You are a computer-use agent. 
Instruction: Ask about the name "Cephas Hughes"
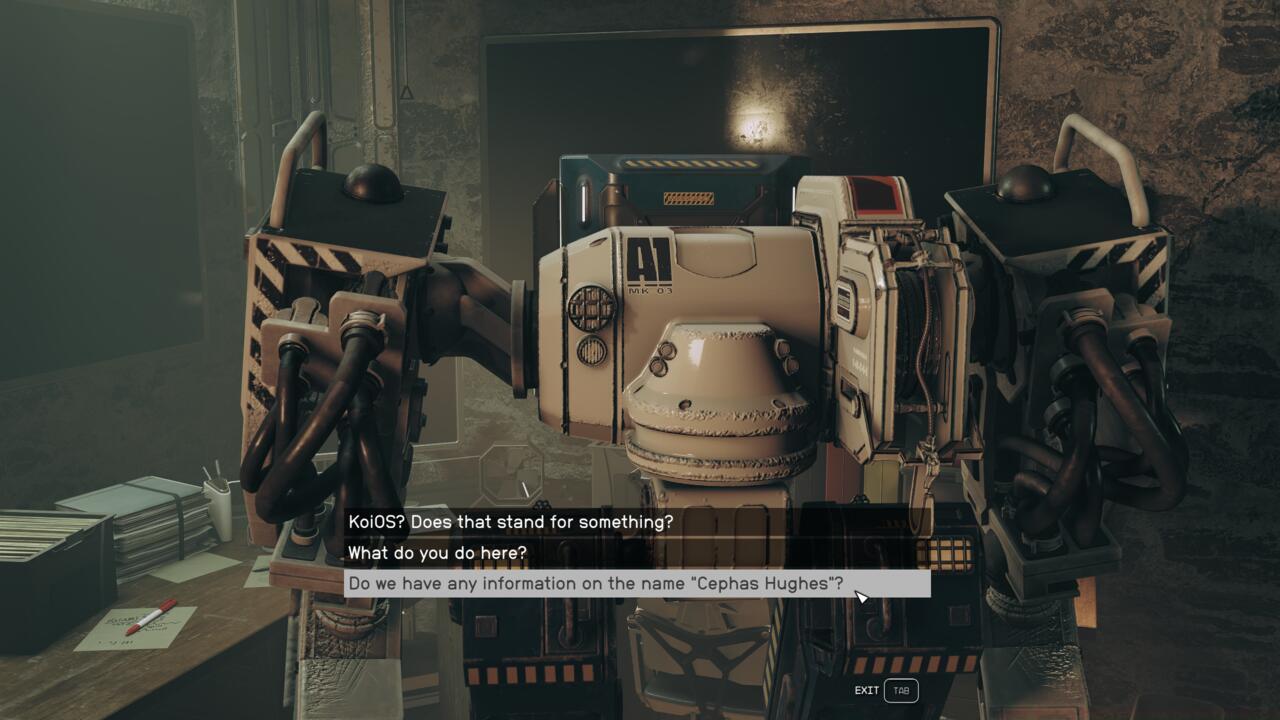coord(595,584)
